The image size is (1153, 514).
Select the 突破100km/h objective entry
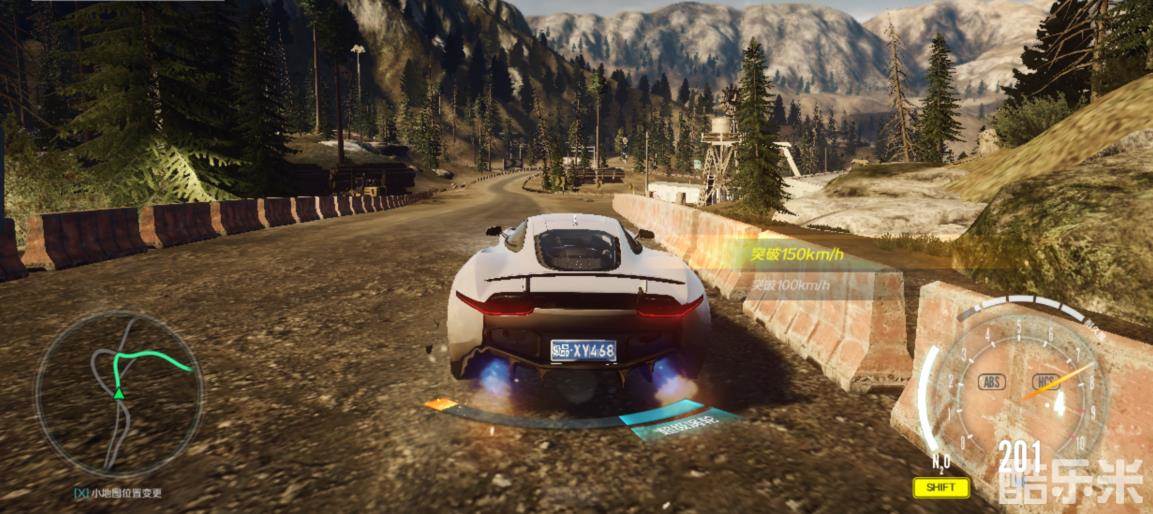(790, 285)
